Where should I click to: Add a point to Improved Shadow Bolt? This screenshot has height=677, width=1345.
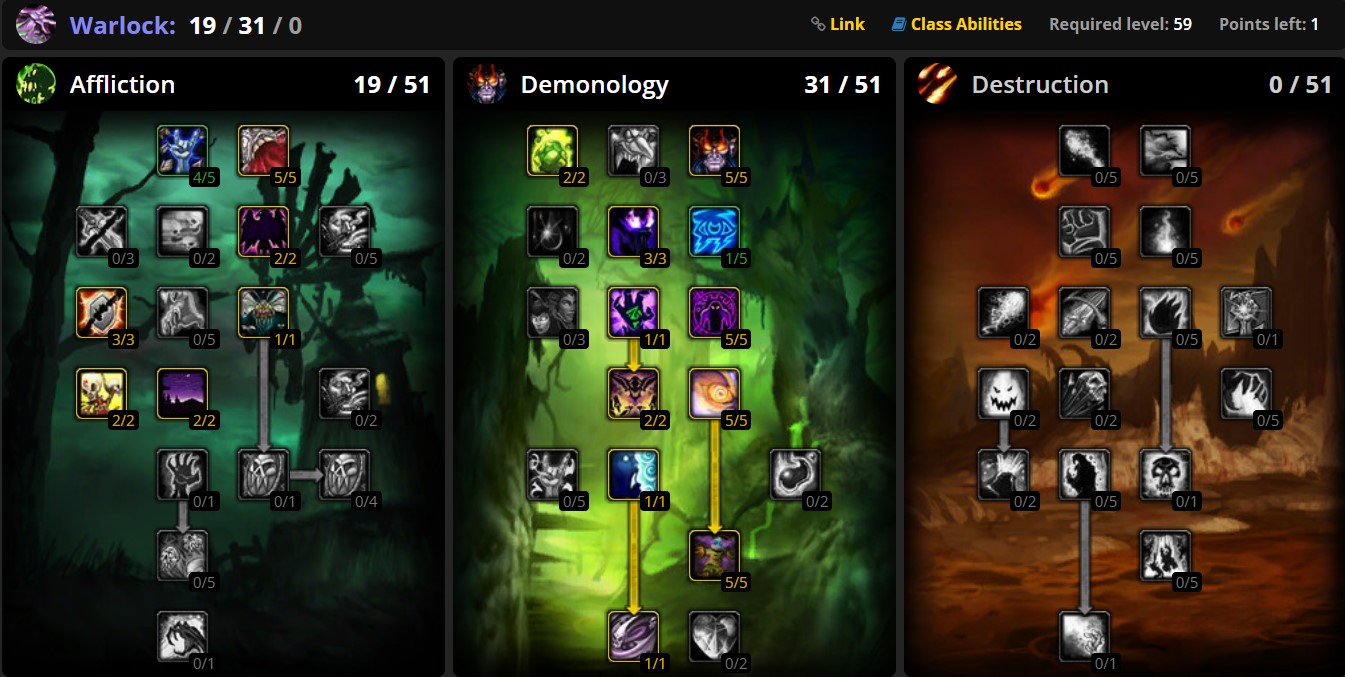pos(1084,150)
